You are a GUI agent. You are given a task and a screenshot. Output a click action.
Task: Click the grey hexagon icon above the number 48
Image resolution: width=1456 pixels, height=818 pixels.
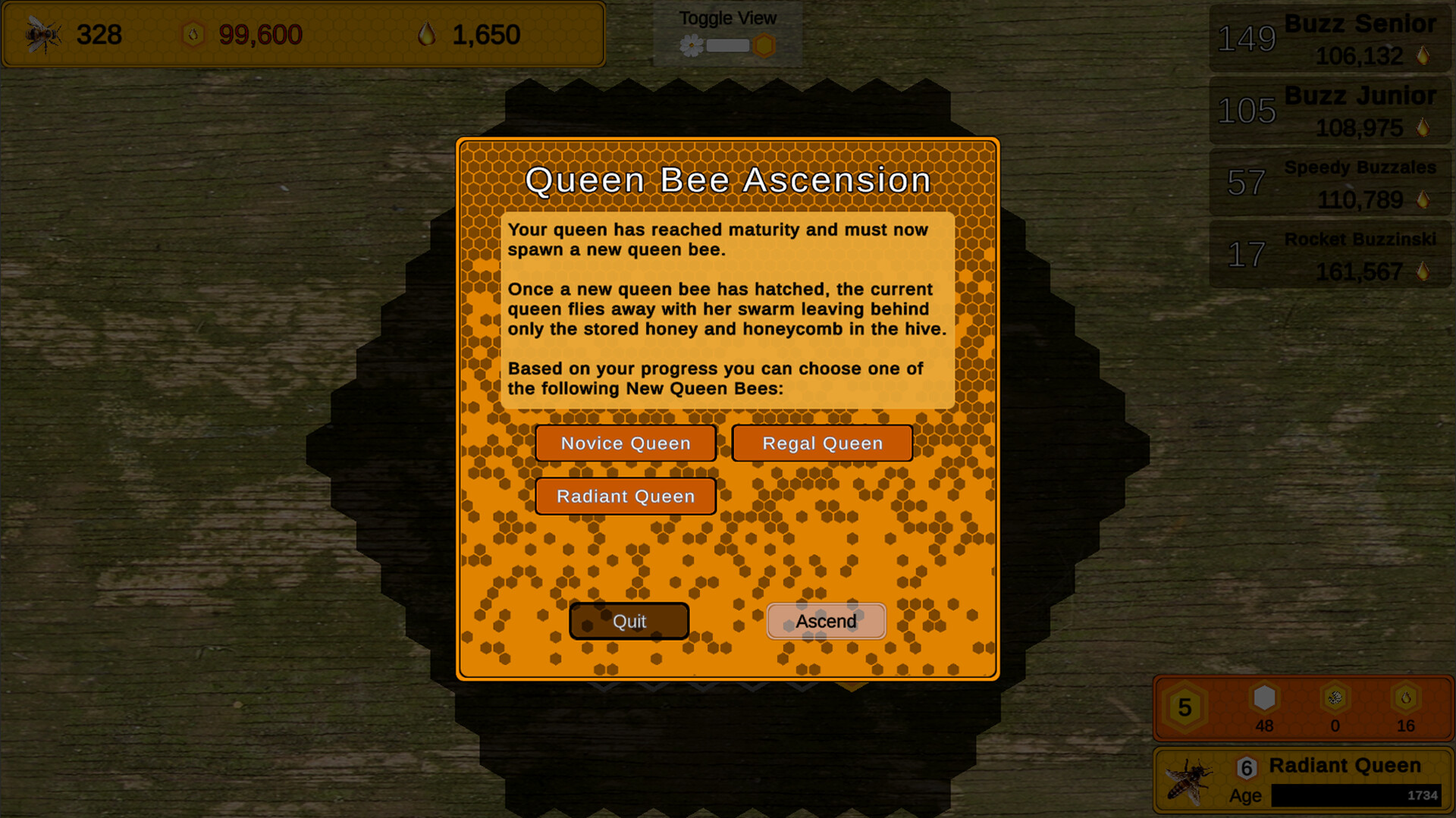[1263, 699]
